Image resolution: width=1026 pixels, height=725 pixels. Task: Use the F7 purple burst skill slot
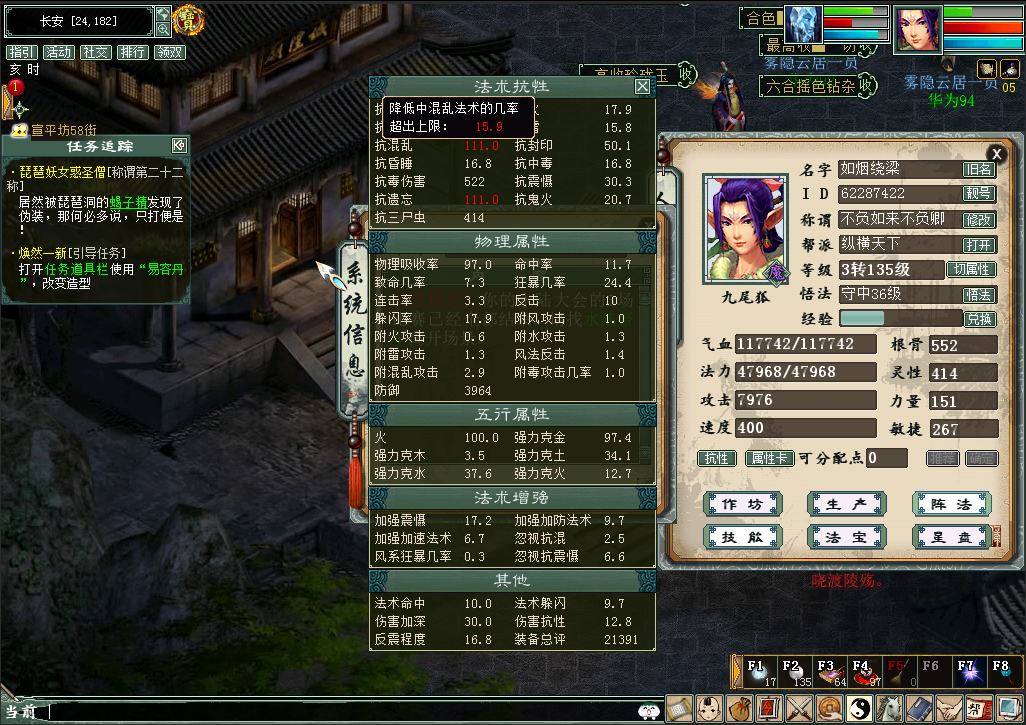[x=966, y=672]
